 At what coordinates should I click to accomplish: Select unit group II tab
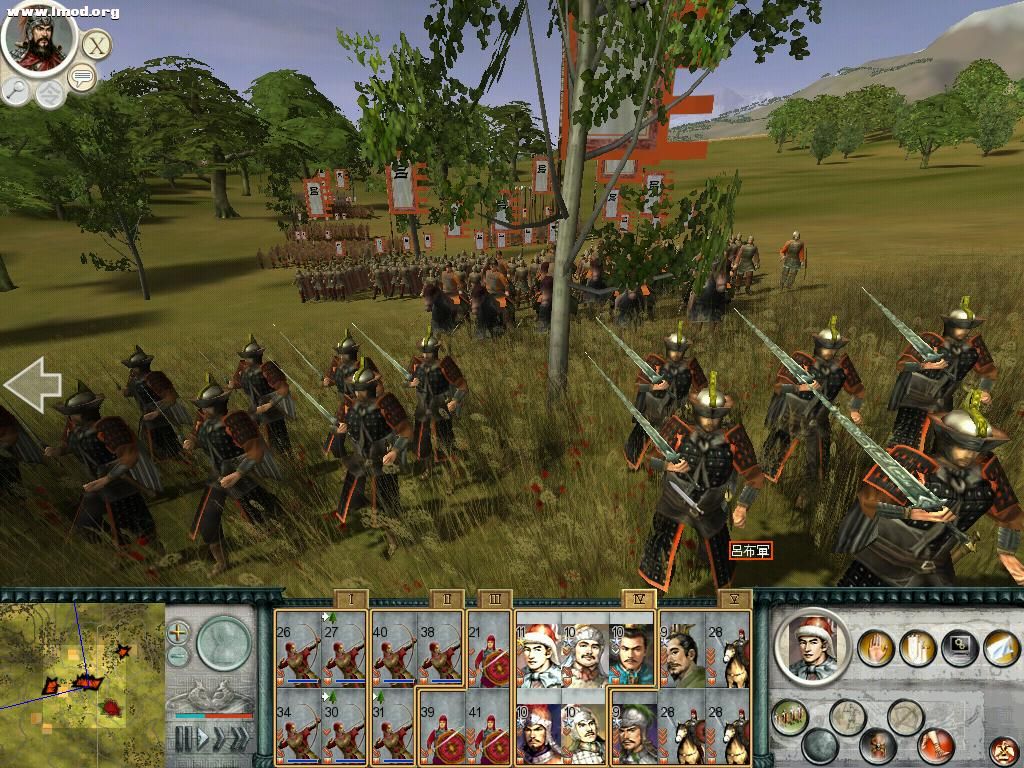(447, 599)
